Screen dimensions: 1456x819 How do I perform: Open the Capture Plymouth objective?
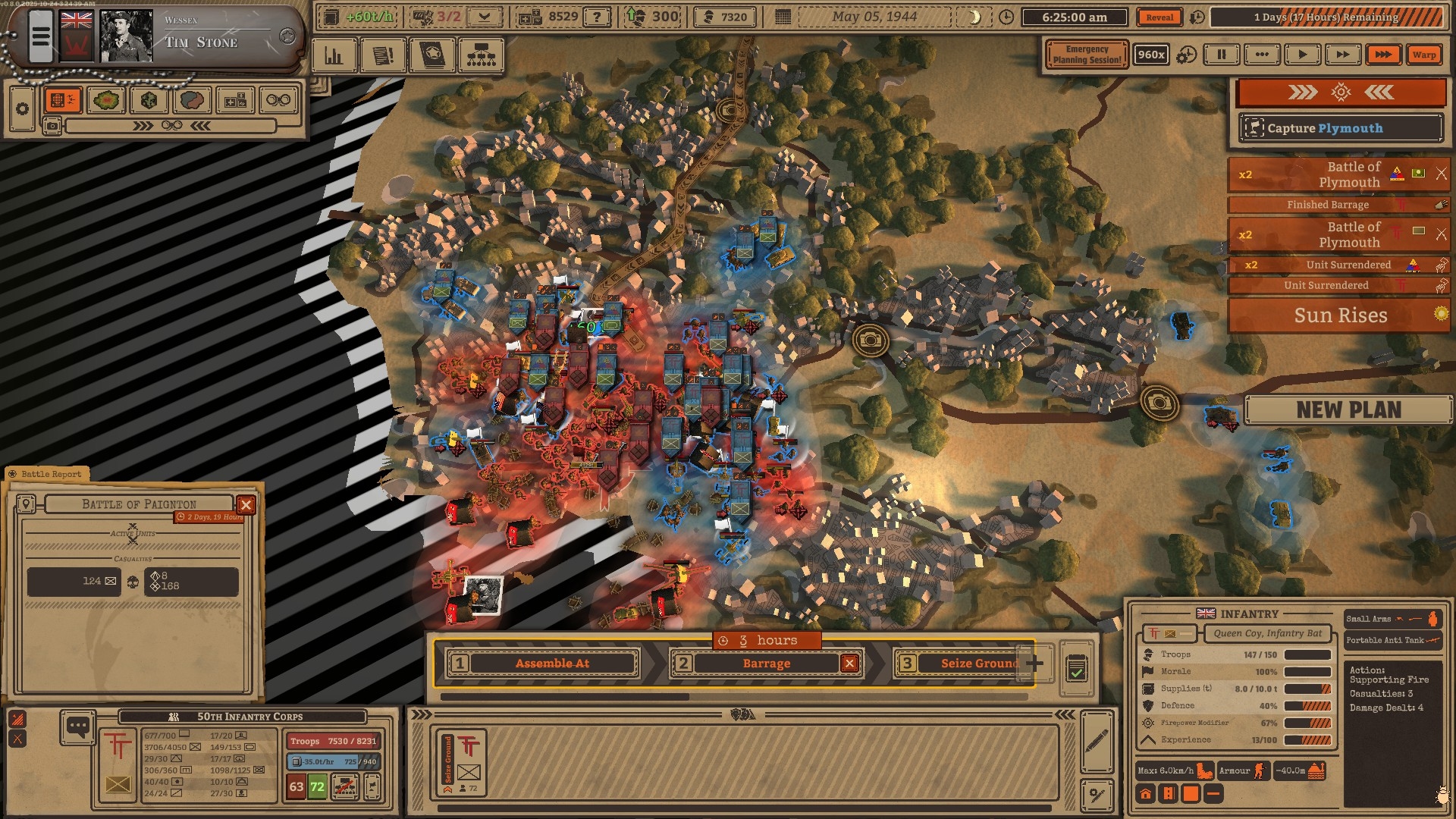tap(1340, 128)
